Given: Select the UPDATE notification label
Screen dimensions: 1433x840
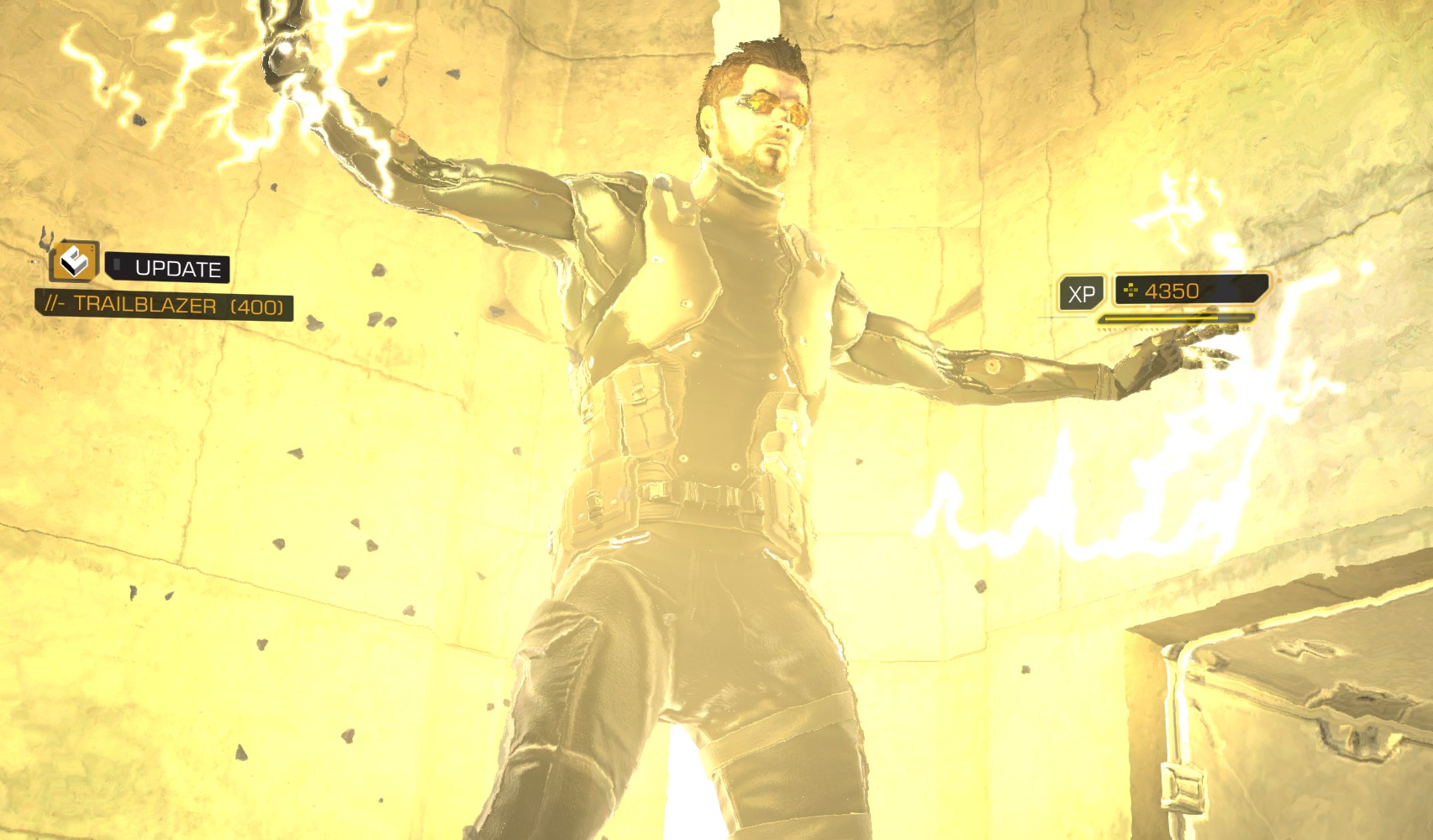Looking at the screenshot, I should click(x=177, y=269).
